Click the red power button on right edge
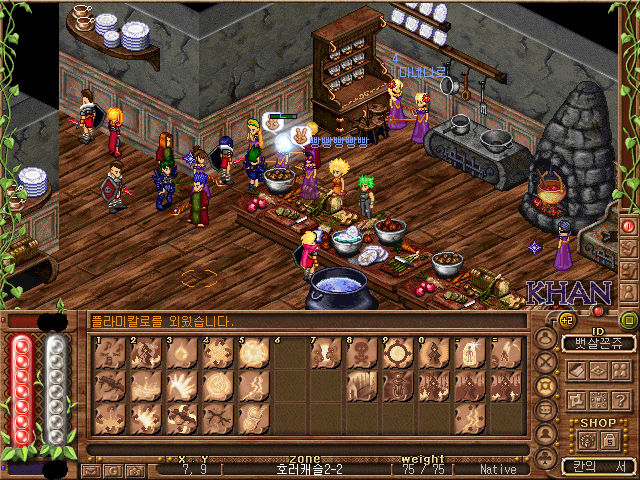The image size is (640, 480). (x=630, y=226)
